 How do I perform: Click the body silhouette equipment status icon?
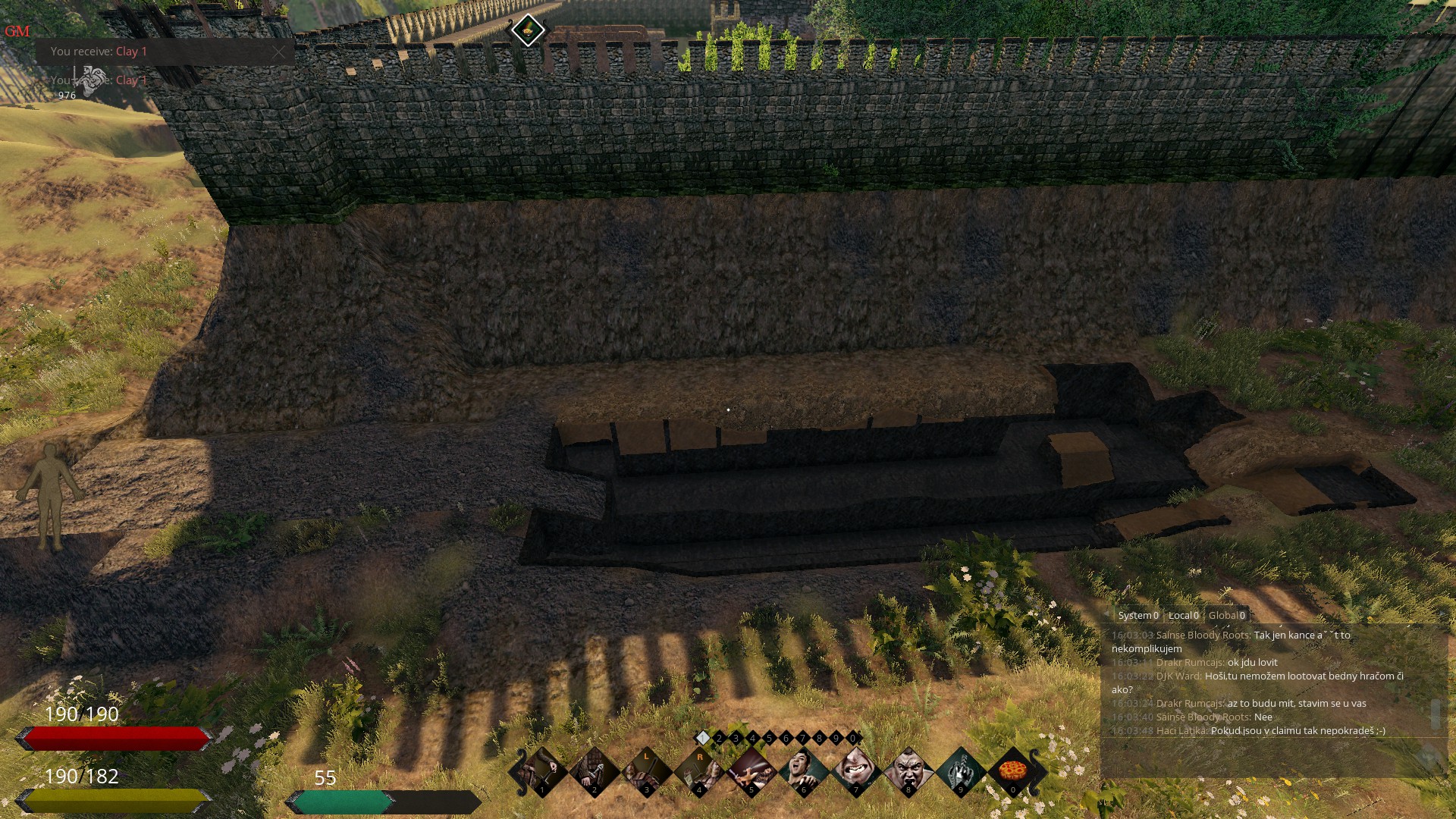[50, 496]
